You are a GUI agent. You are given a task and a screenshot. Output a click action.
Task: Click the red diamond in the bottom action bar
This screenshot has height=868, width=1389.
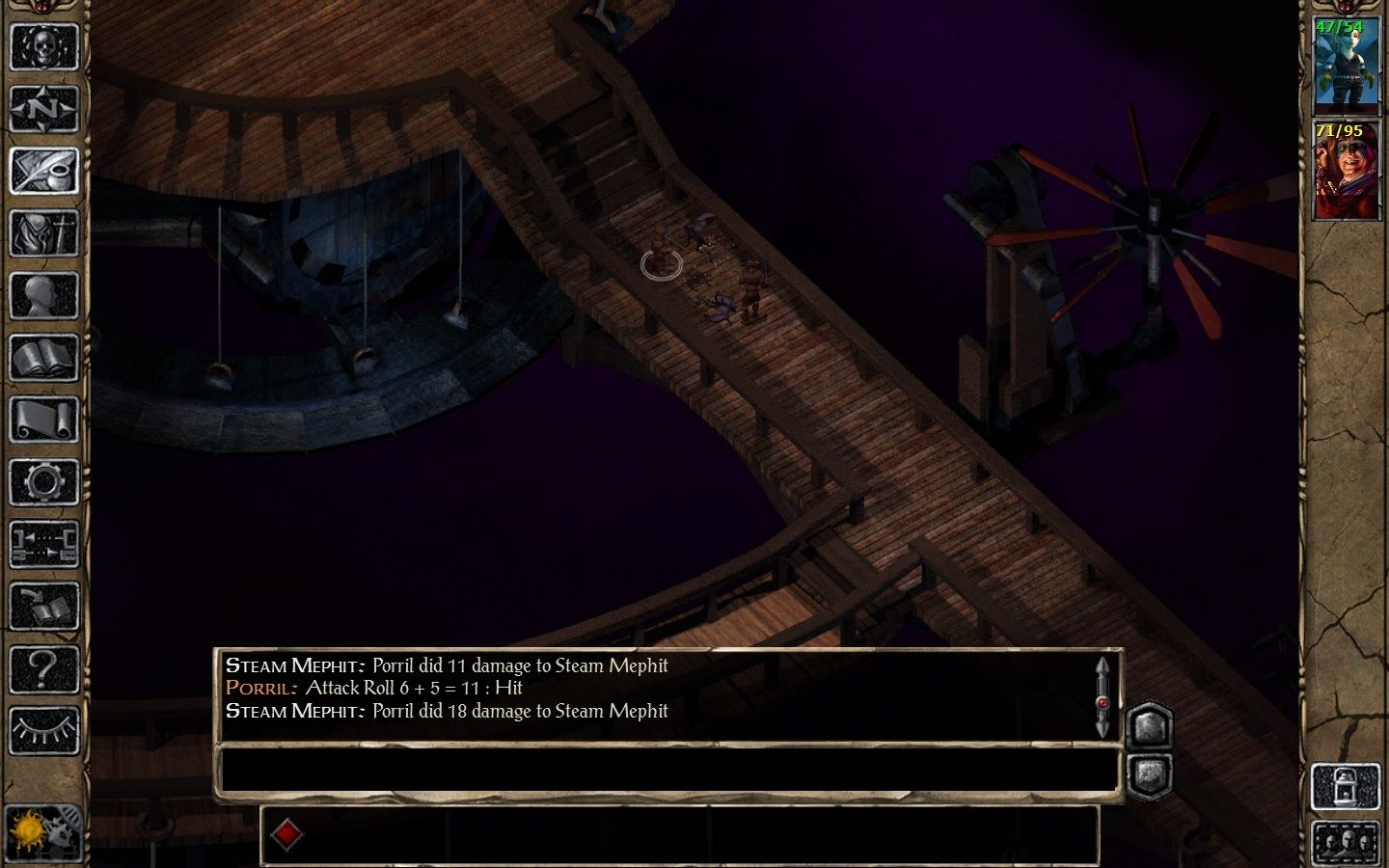[286, 834]
